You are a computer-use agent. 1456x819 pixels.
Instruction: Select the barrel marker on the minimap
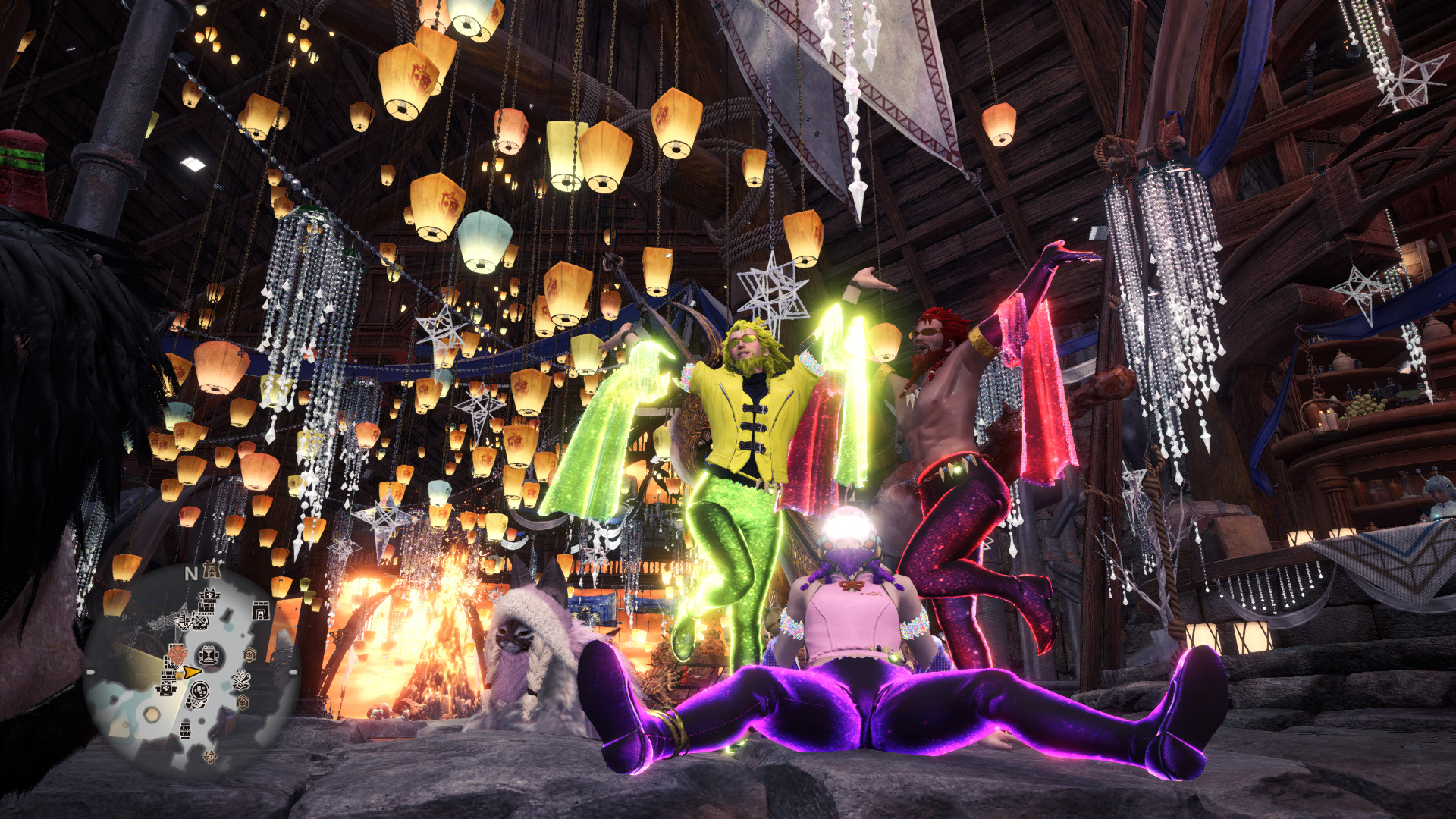[x=187, y=731]
